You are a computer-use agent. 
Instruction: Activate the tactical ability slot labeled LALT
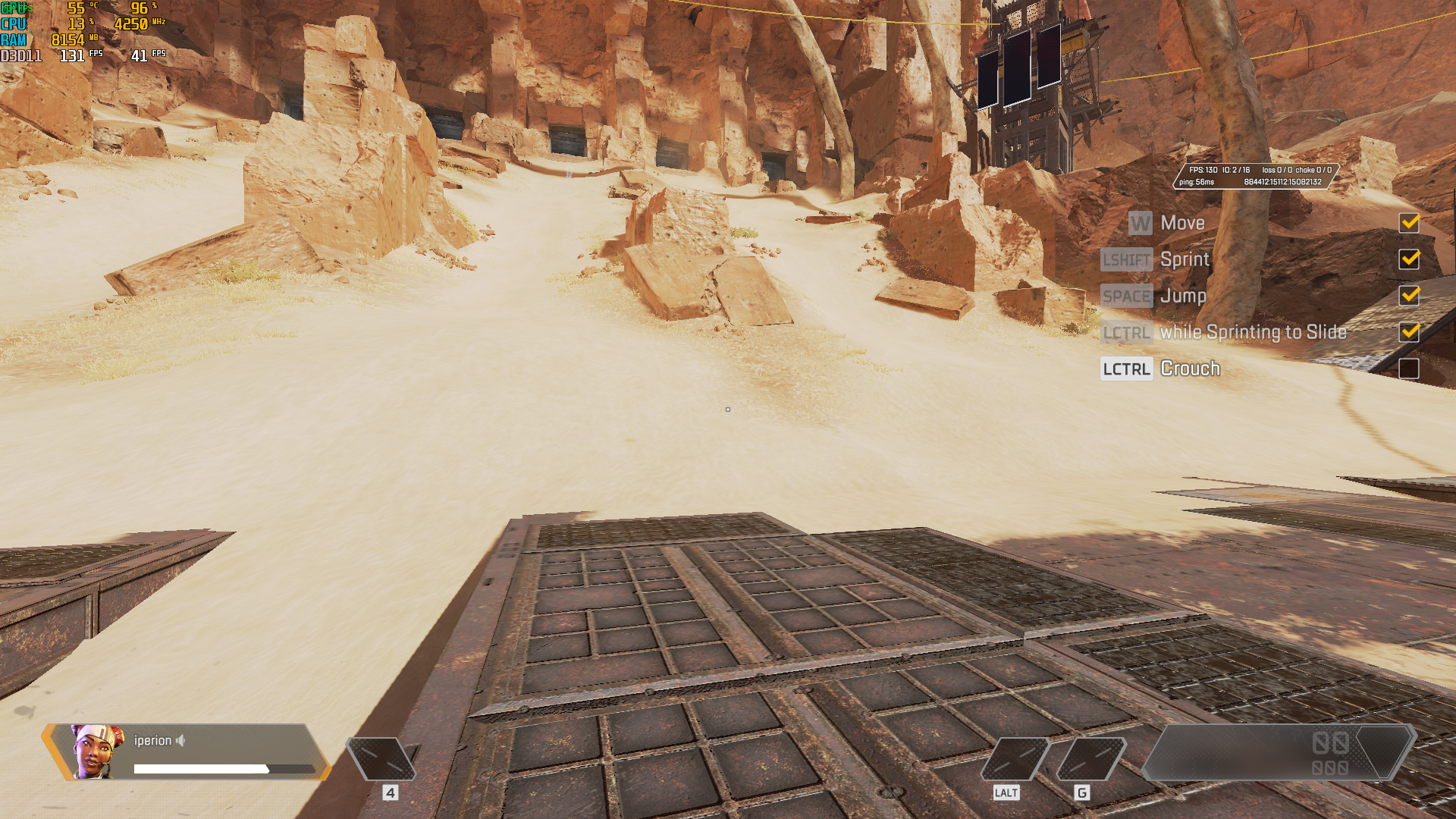[x=1015, y=758]
